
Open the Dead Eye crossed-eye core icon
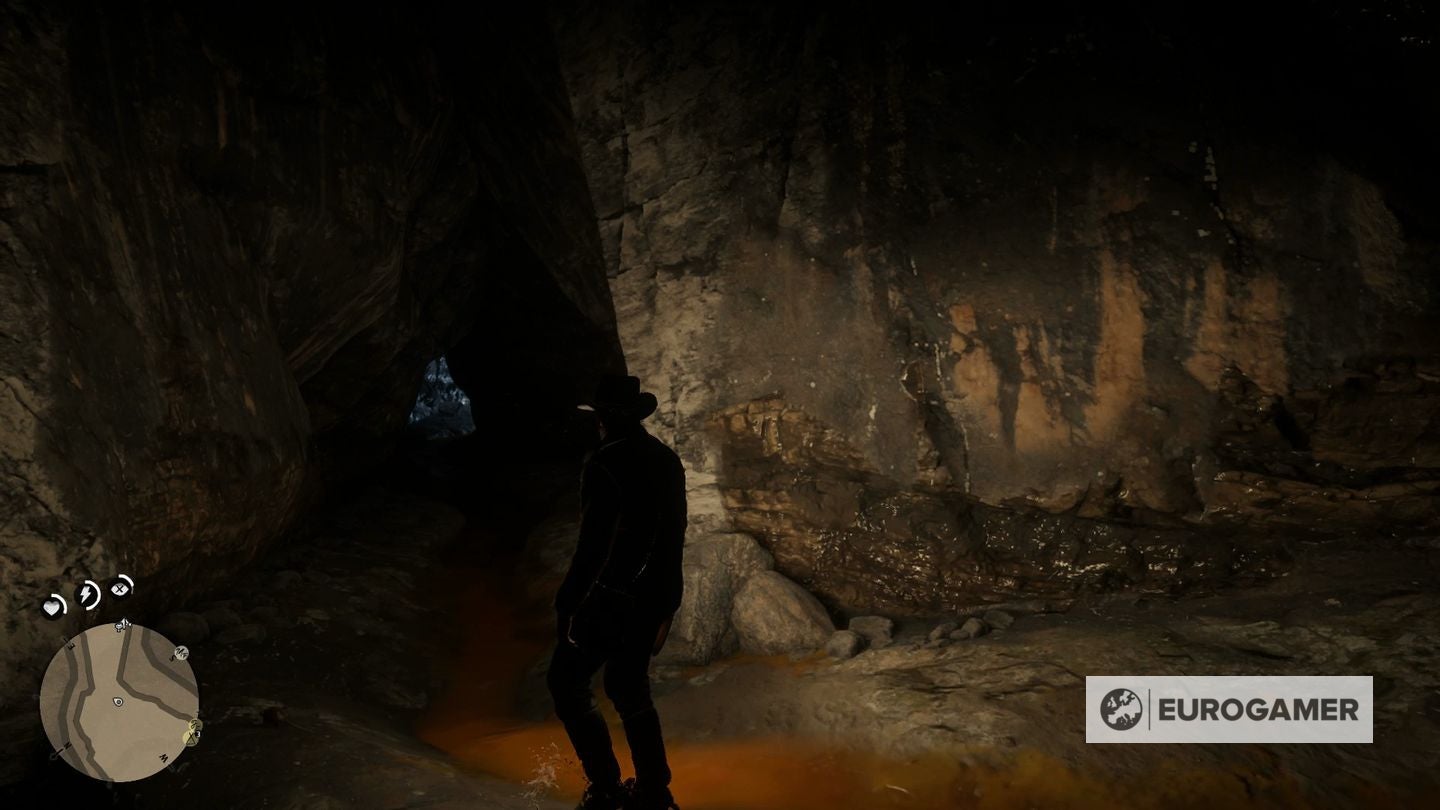click(x=119, y=589)
